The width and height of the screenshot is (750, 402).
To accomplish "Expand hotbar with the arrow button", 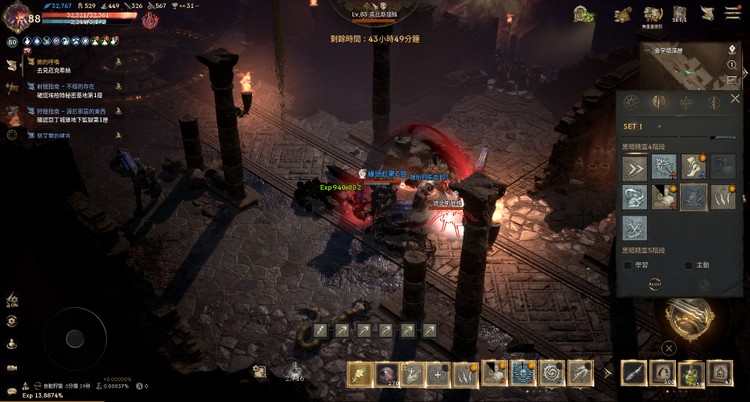I will tap(606, 374).
